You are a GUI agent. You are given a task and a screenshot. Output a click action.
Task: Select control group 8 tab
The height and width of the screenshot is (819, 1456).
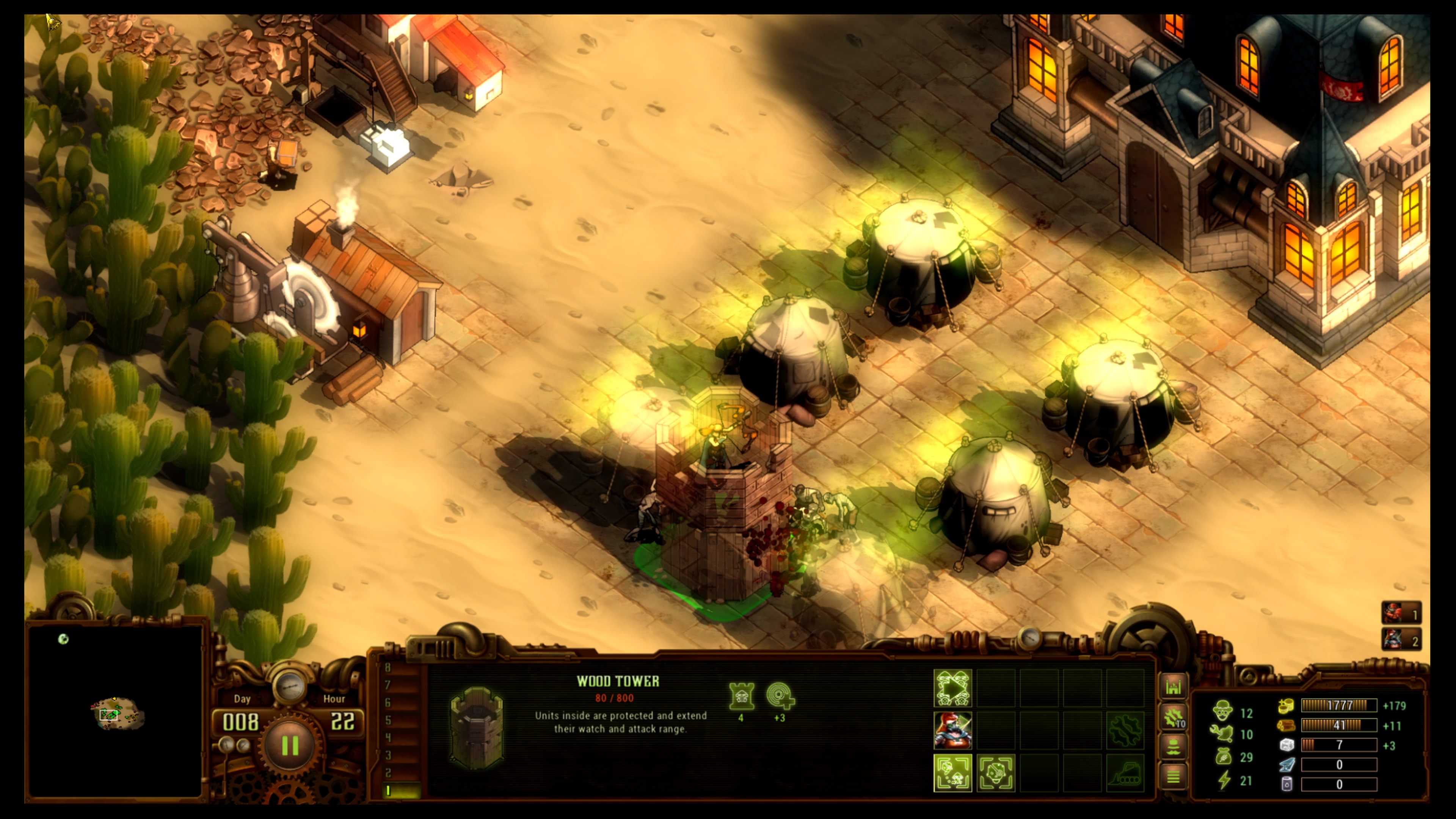[x=388, y=667]
